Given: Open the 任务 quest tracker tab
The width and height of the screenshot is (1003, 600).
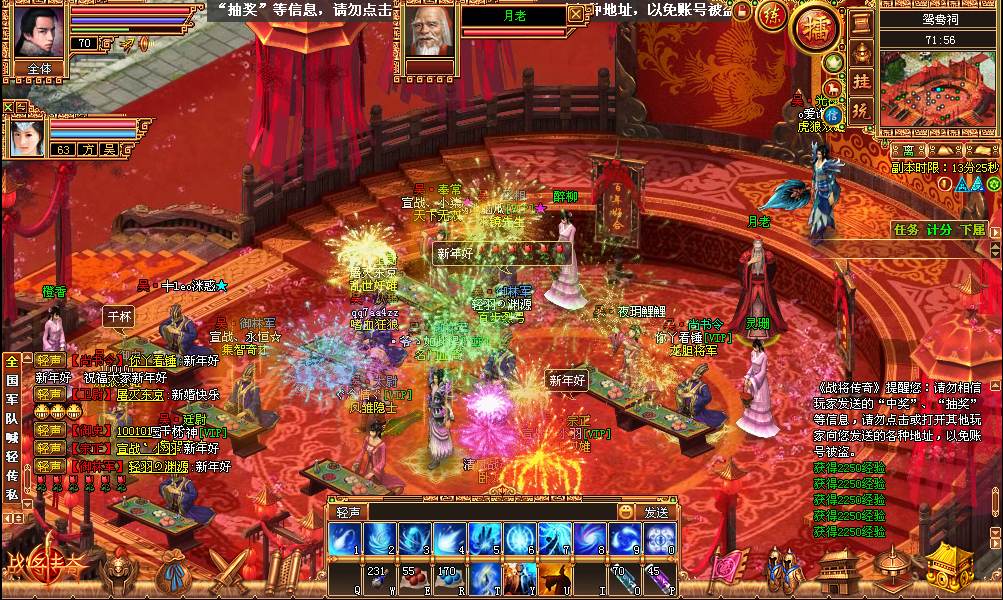Looking at the screenshot, I should pos(906,229).
